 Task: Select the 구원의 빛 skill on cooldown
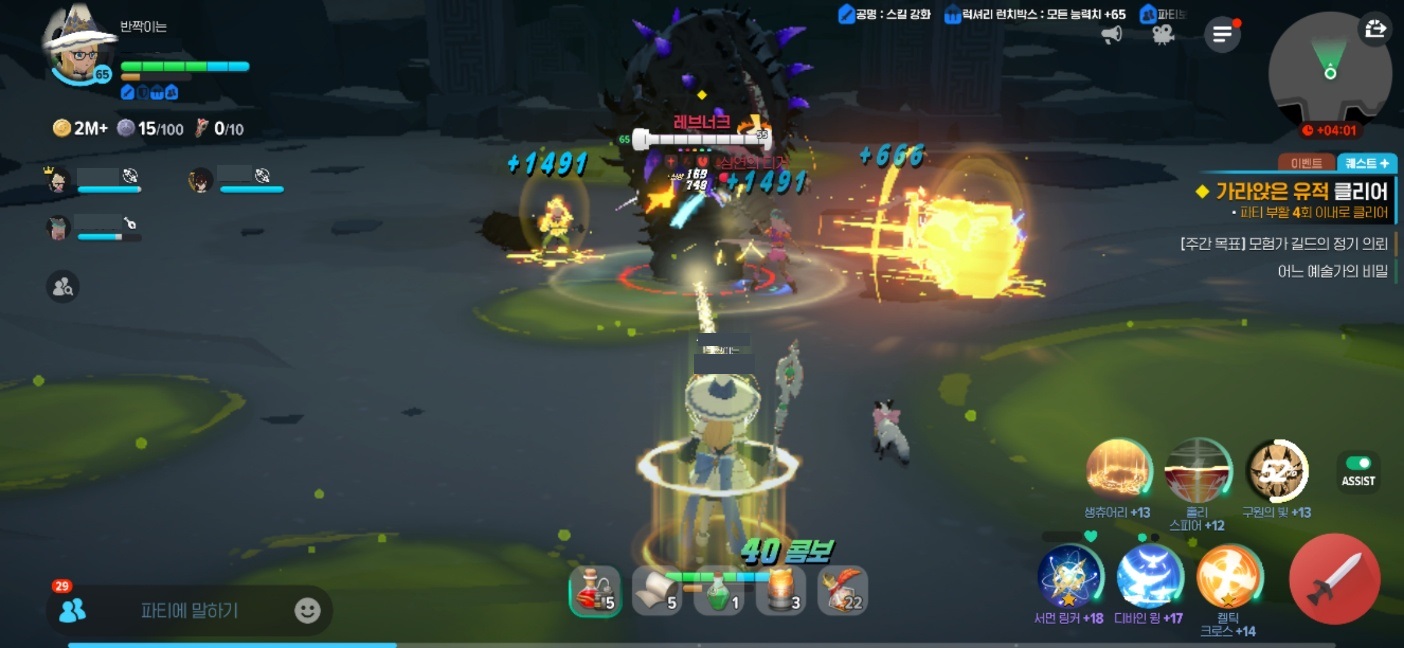point(1277,471)
